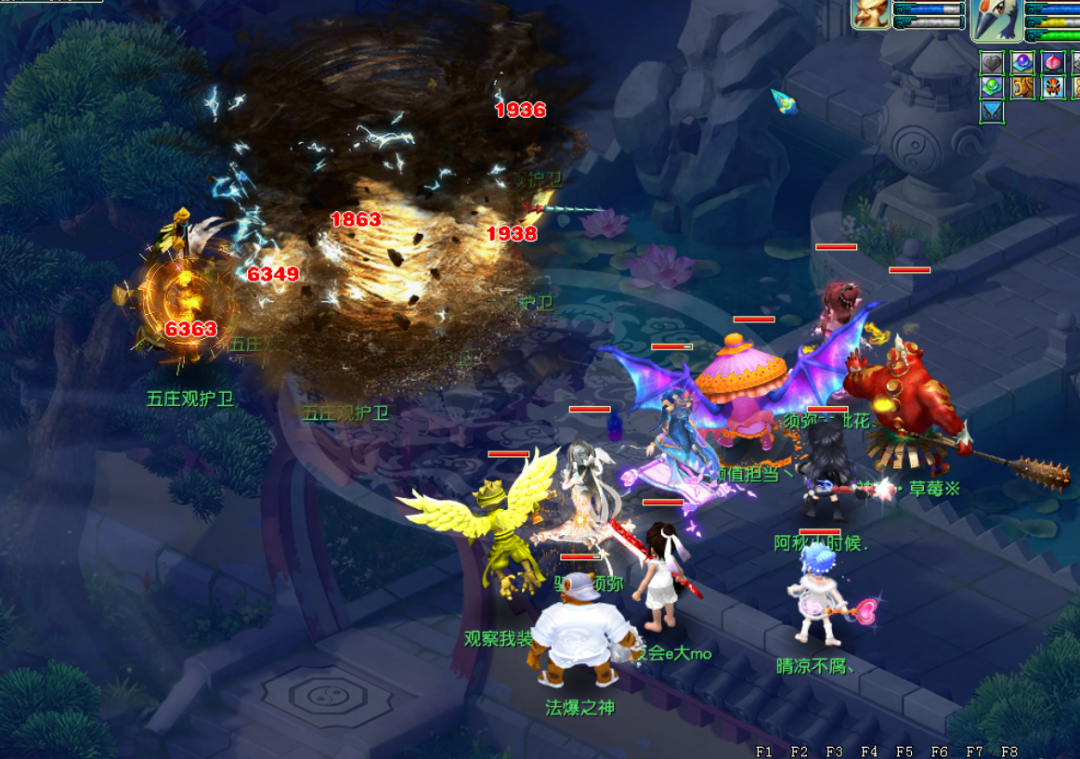Select the red opera mask icon

point(1051,87)
